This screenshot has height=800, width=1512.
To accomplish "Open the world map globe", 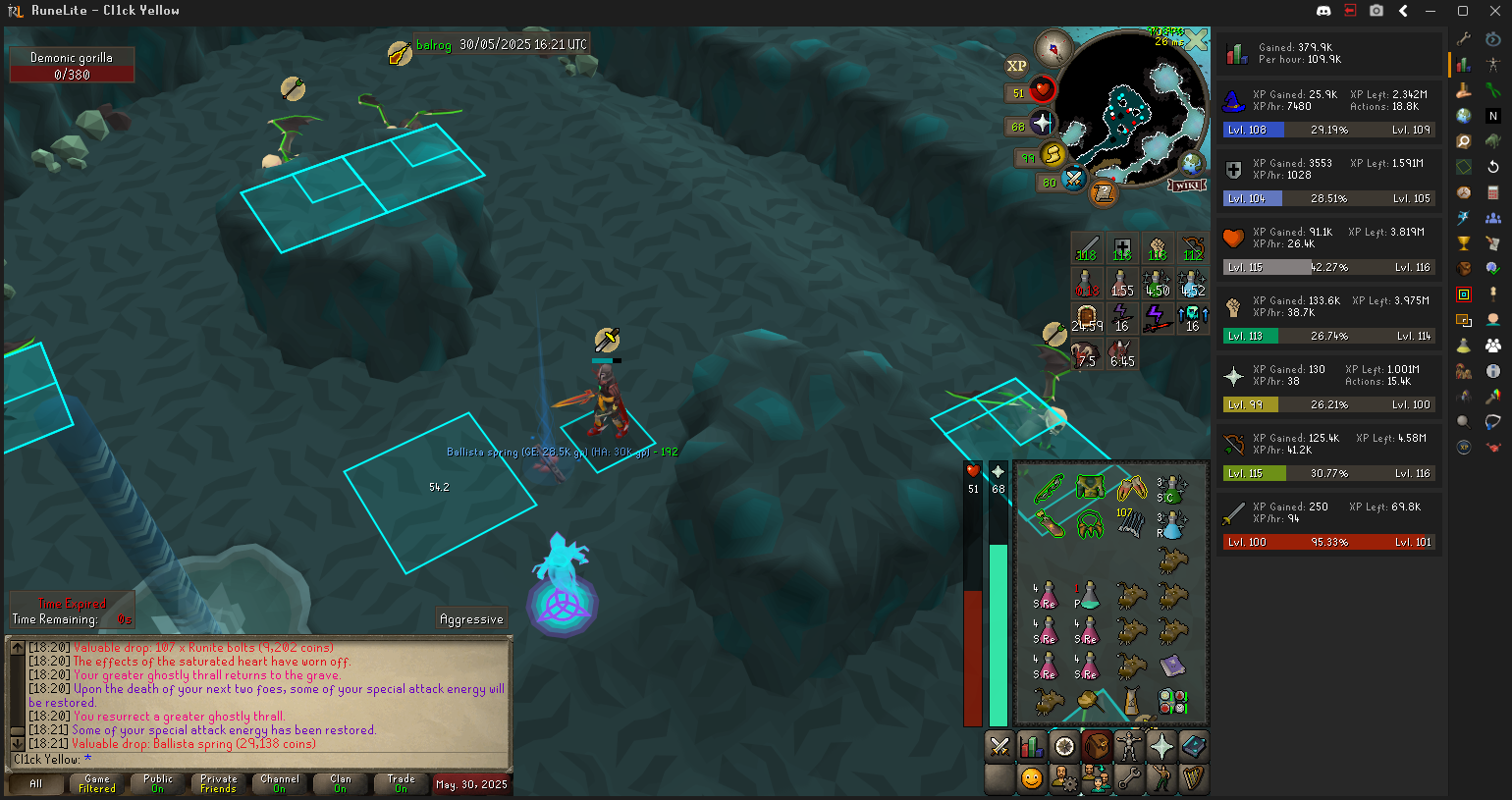I will (x=1192, y=163).
